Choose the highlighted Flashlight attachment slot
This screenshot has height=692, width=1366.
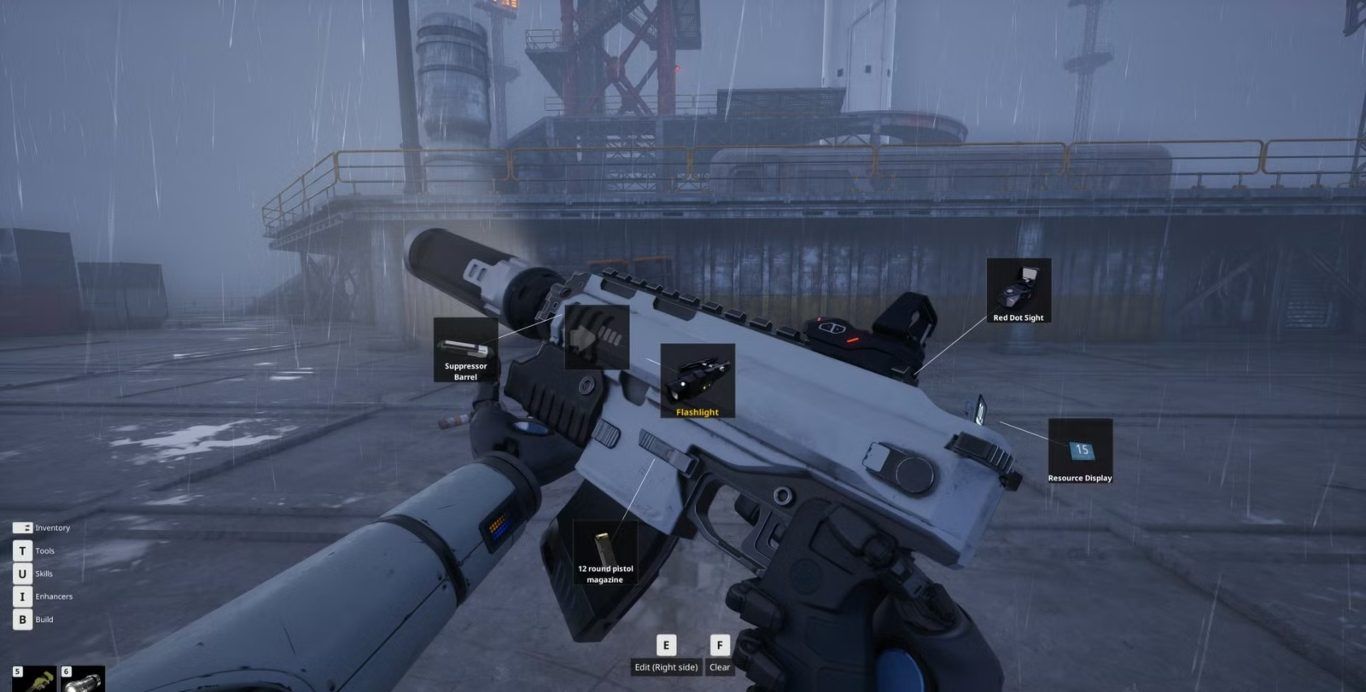(697, 381)
